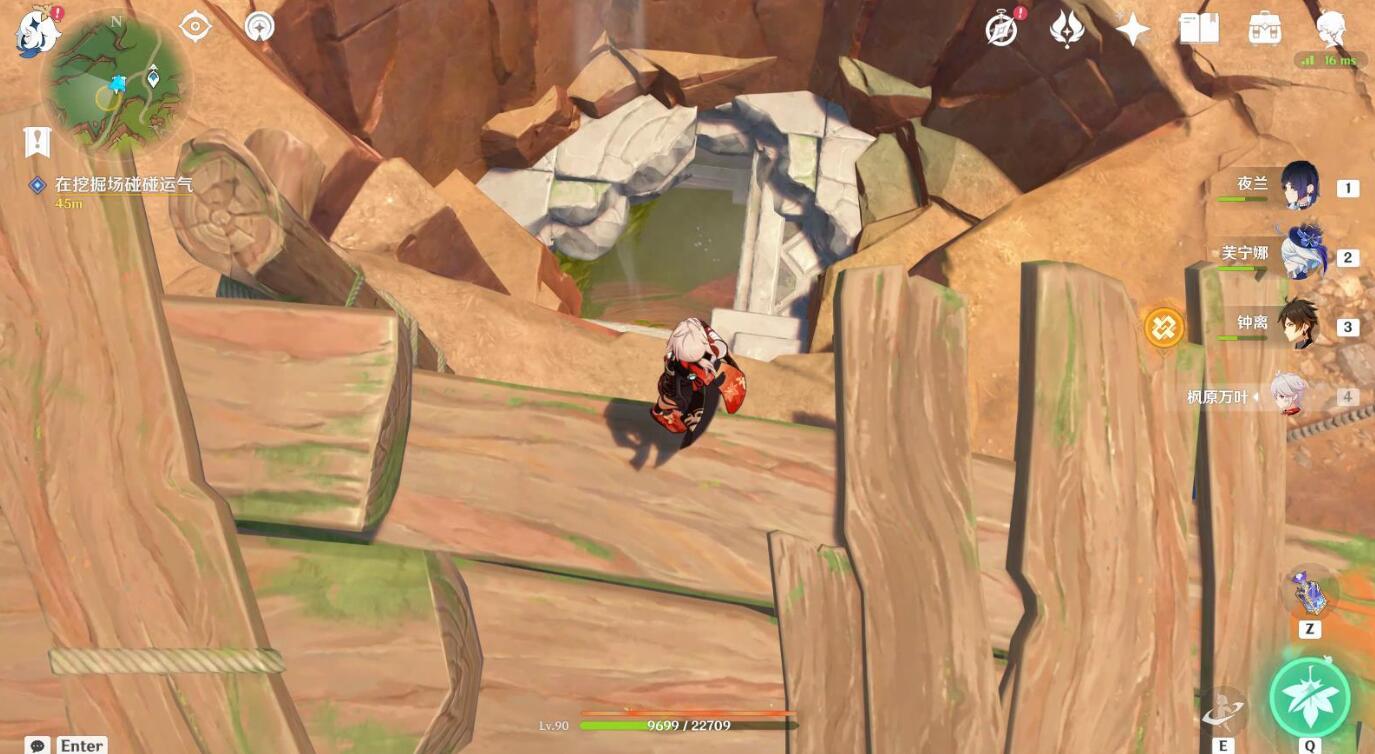
Task: Open the backpack inventory
Action: 1265,29
